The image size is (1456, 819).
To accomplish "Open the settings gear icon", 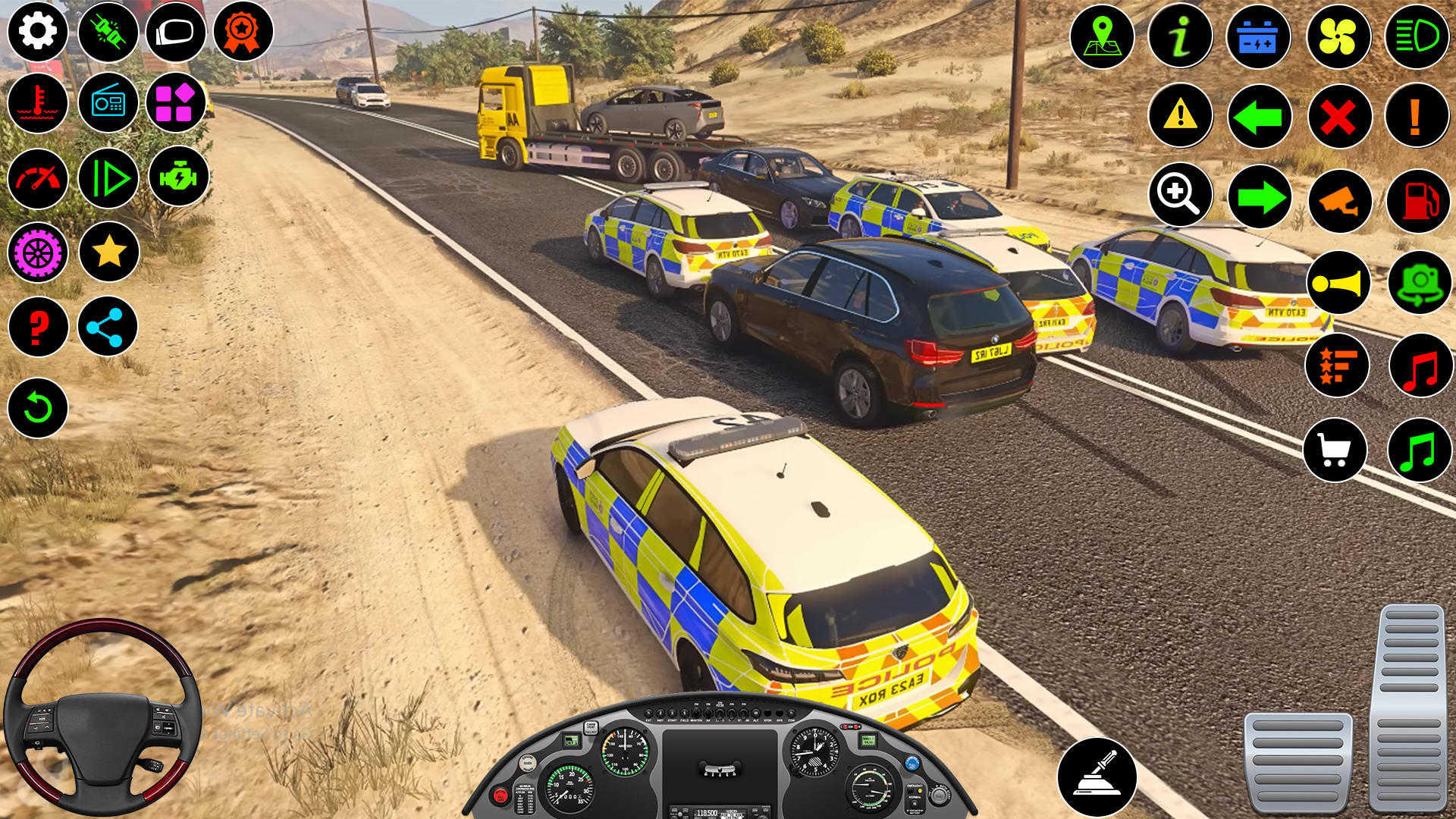I will [36, 33].
